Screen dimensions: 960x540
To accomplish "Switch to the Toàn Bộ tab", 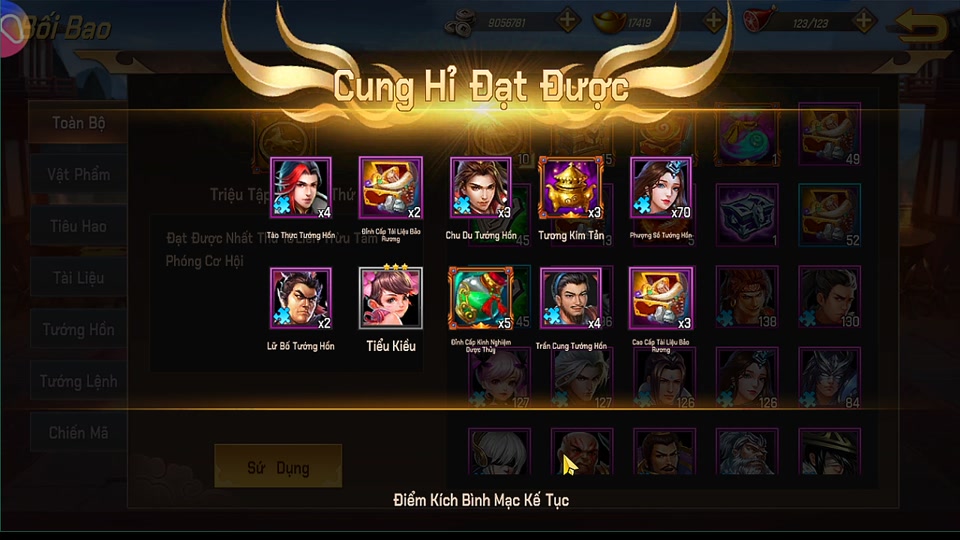I will (x=79, y=123).
